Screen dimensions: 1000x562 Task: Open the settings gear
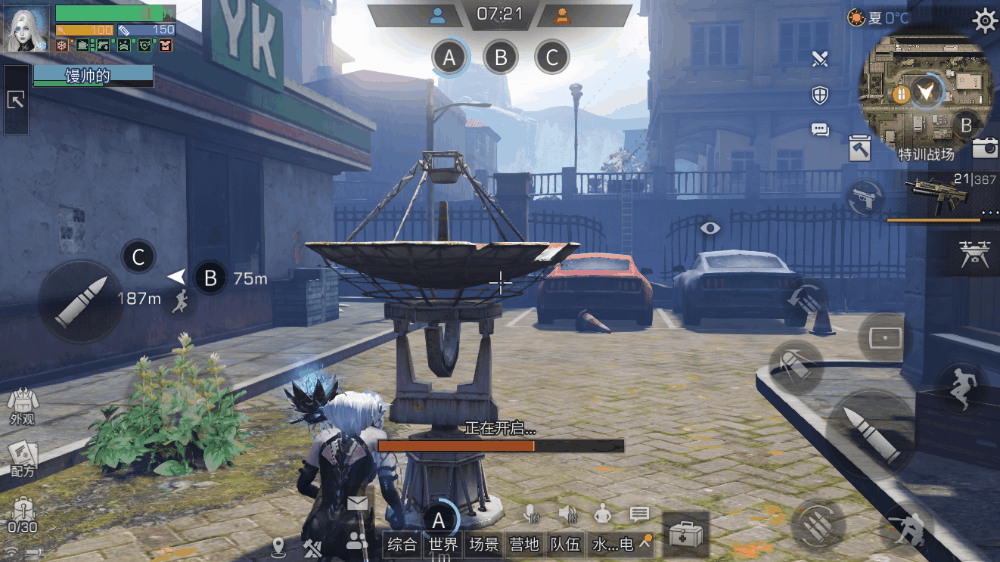click(x=984, y=20)
